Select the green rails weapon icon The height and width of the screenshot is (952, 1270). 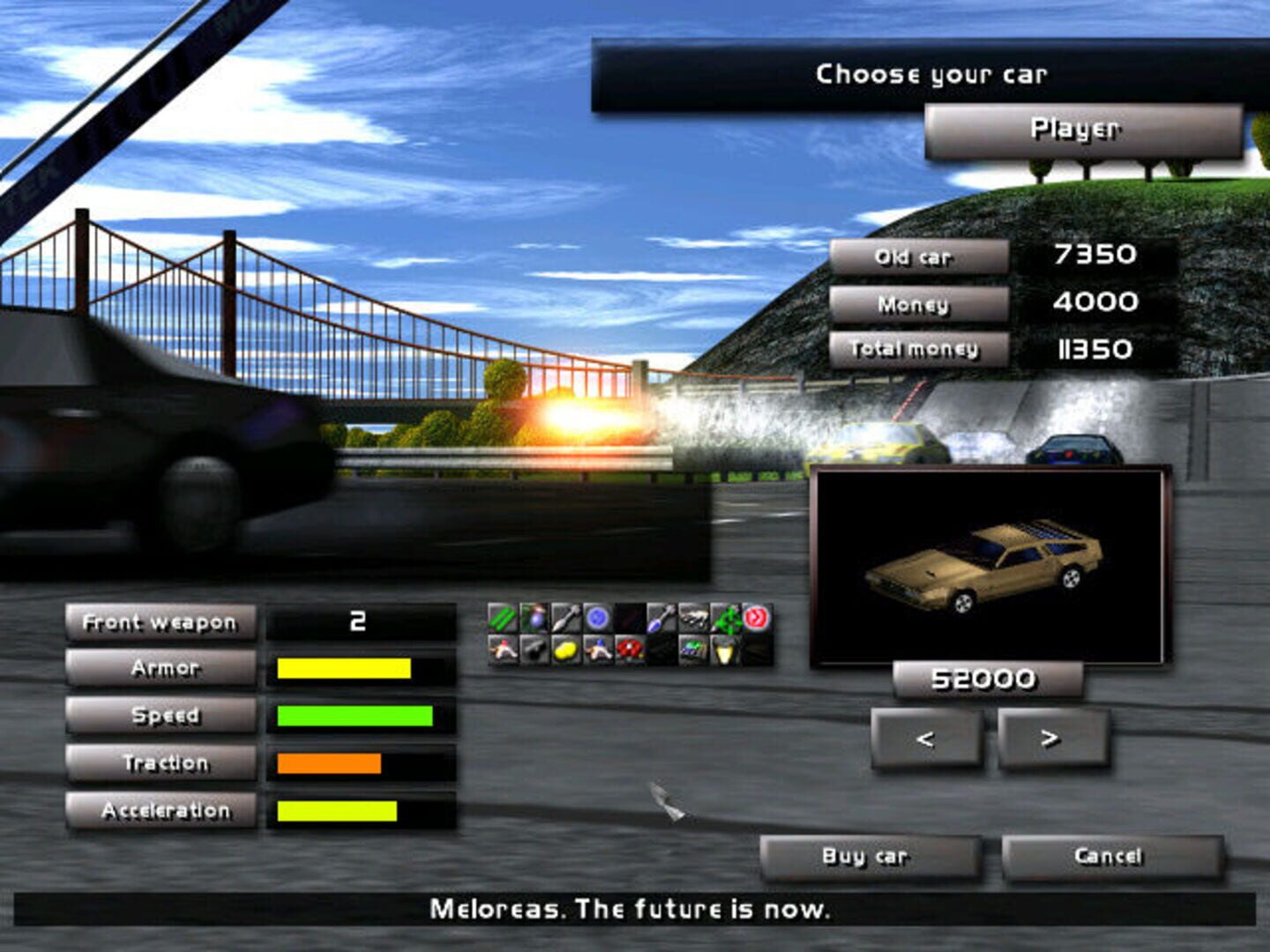[x=501, y=617]
